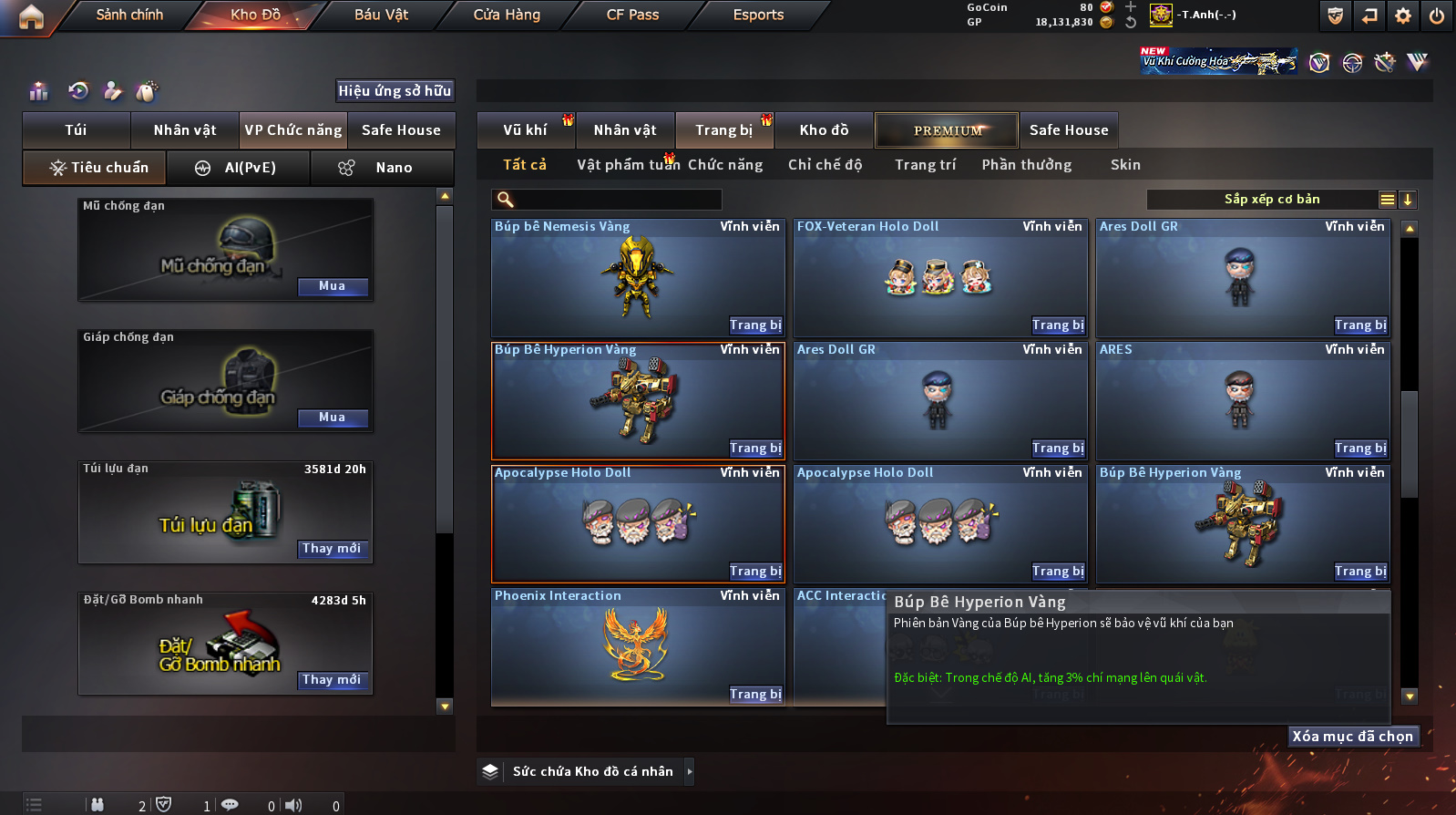Switch loadout to AI(PvE) tab
Image resolution: width=1456 pixels, height=815 pixels.
tap(239, 168)
